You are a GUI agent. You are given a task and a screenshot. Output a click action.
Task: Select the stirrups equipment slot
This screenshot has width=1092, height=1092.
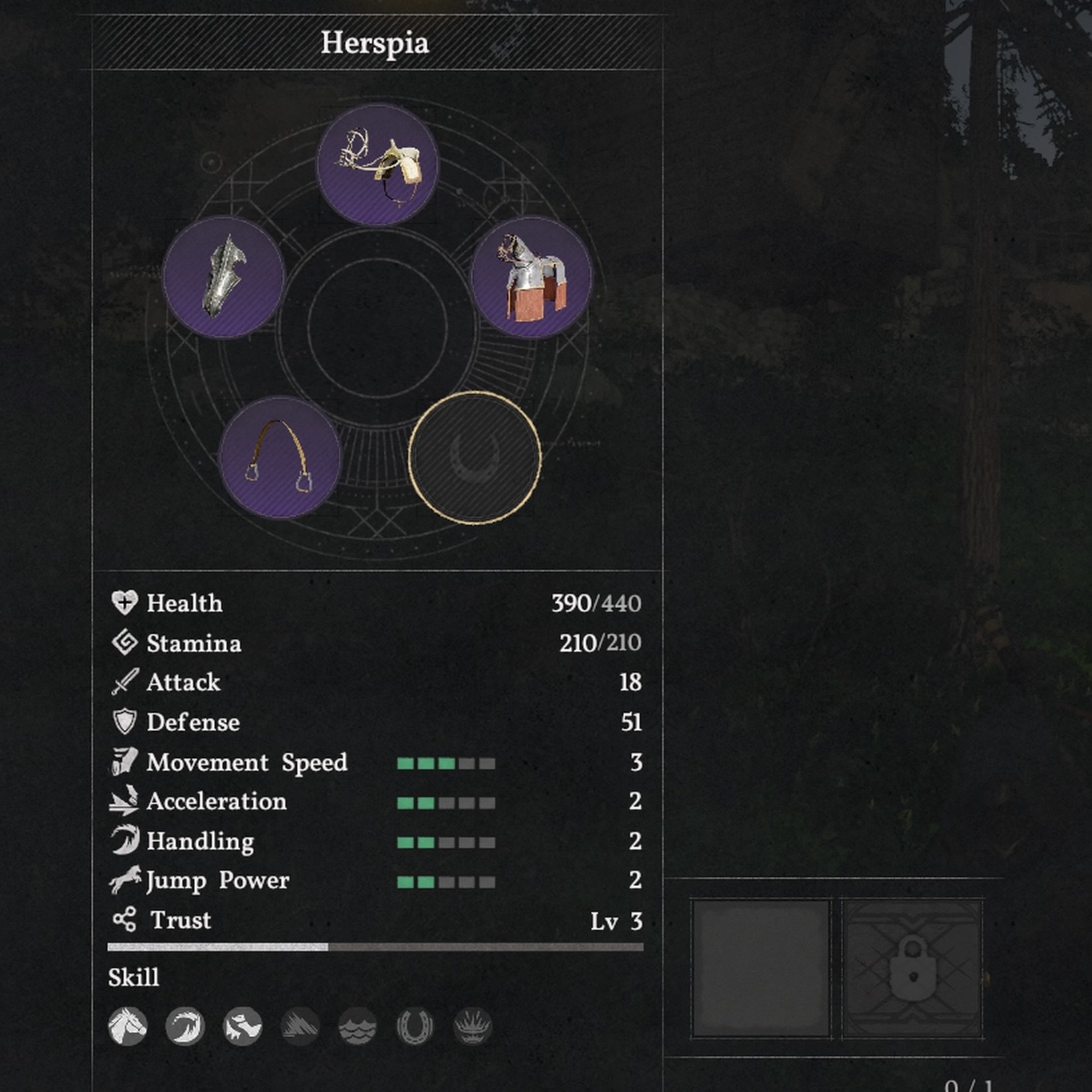pos(280,457)
